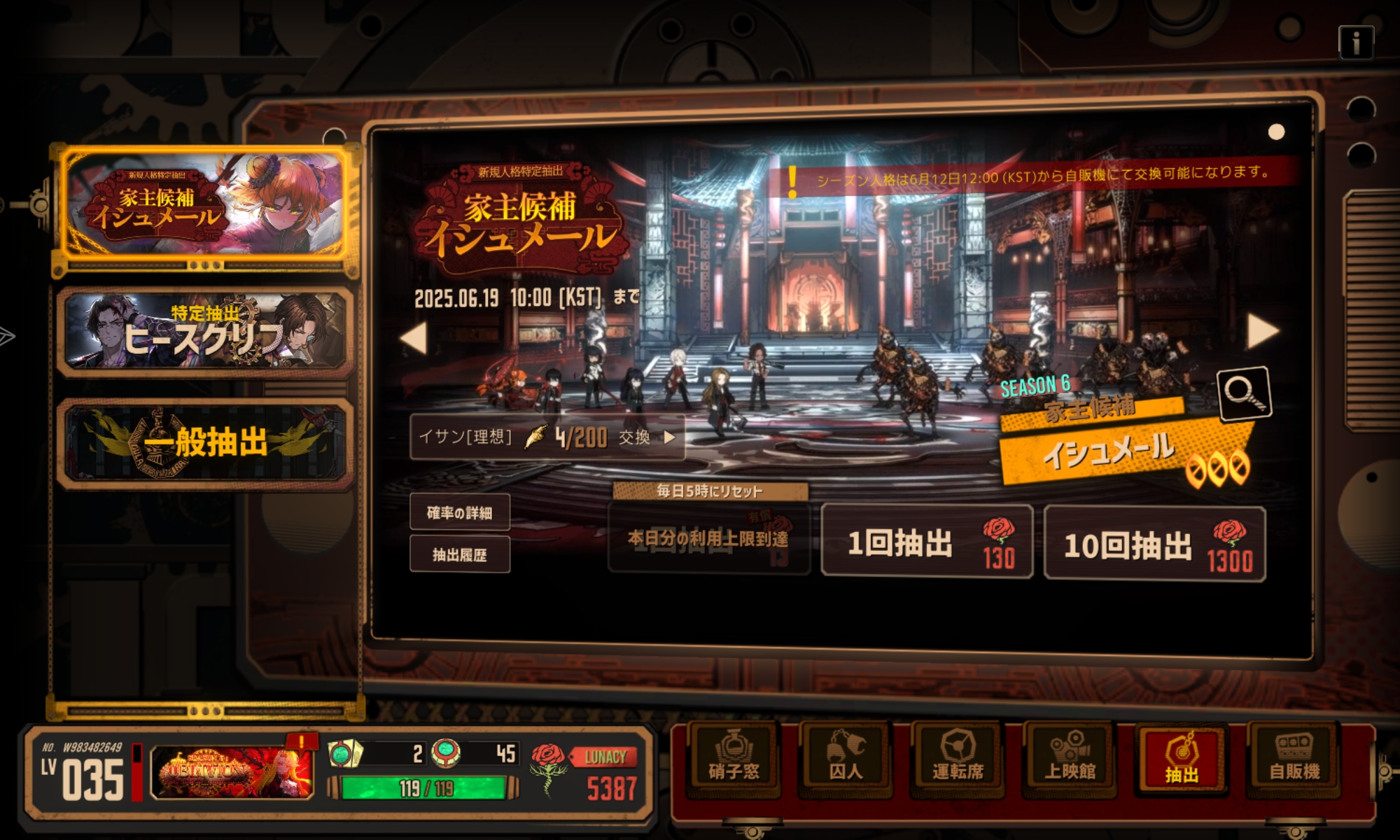Open the イサン[理想] 交換 exchange

(547, 437)
